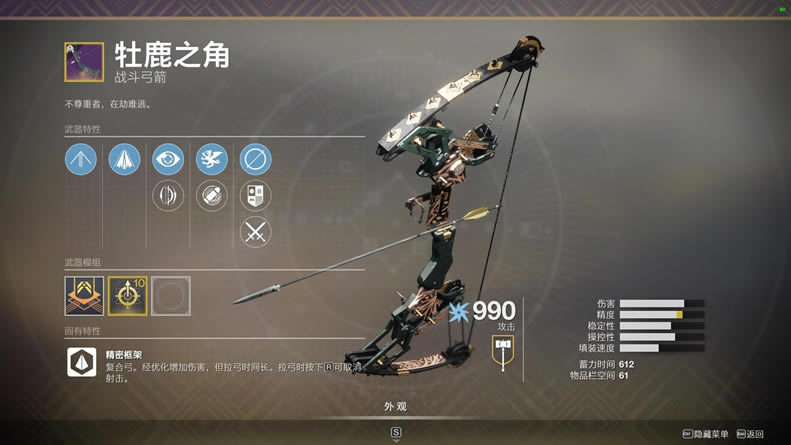The width and height of the screenshot is (791, 445).
Task: Select the arrowhead perk in the second column
Action: coord(124,159)
